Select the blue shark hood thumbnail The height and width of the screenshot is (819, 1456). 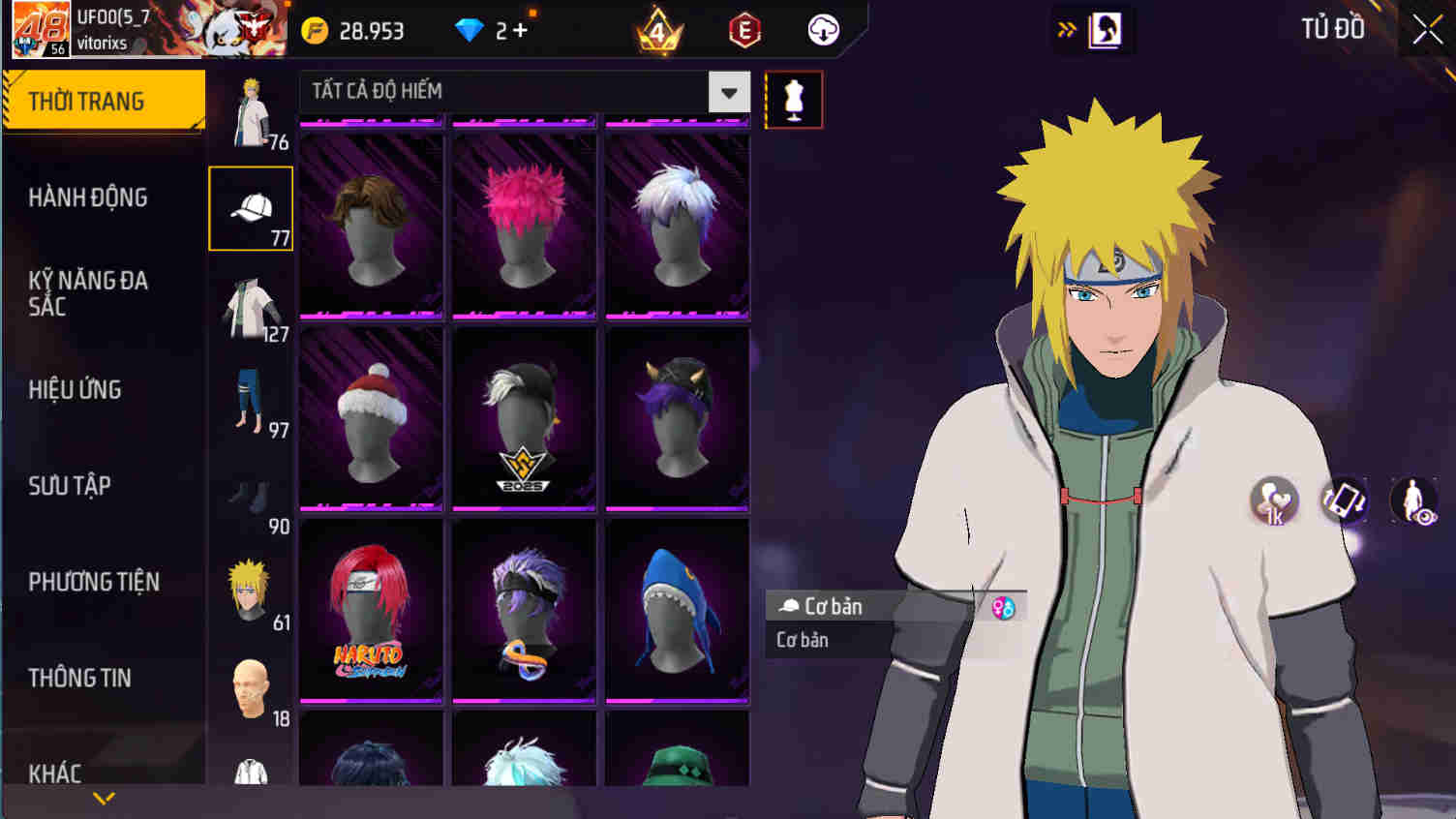pos(677,608)
